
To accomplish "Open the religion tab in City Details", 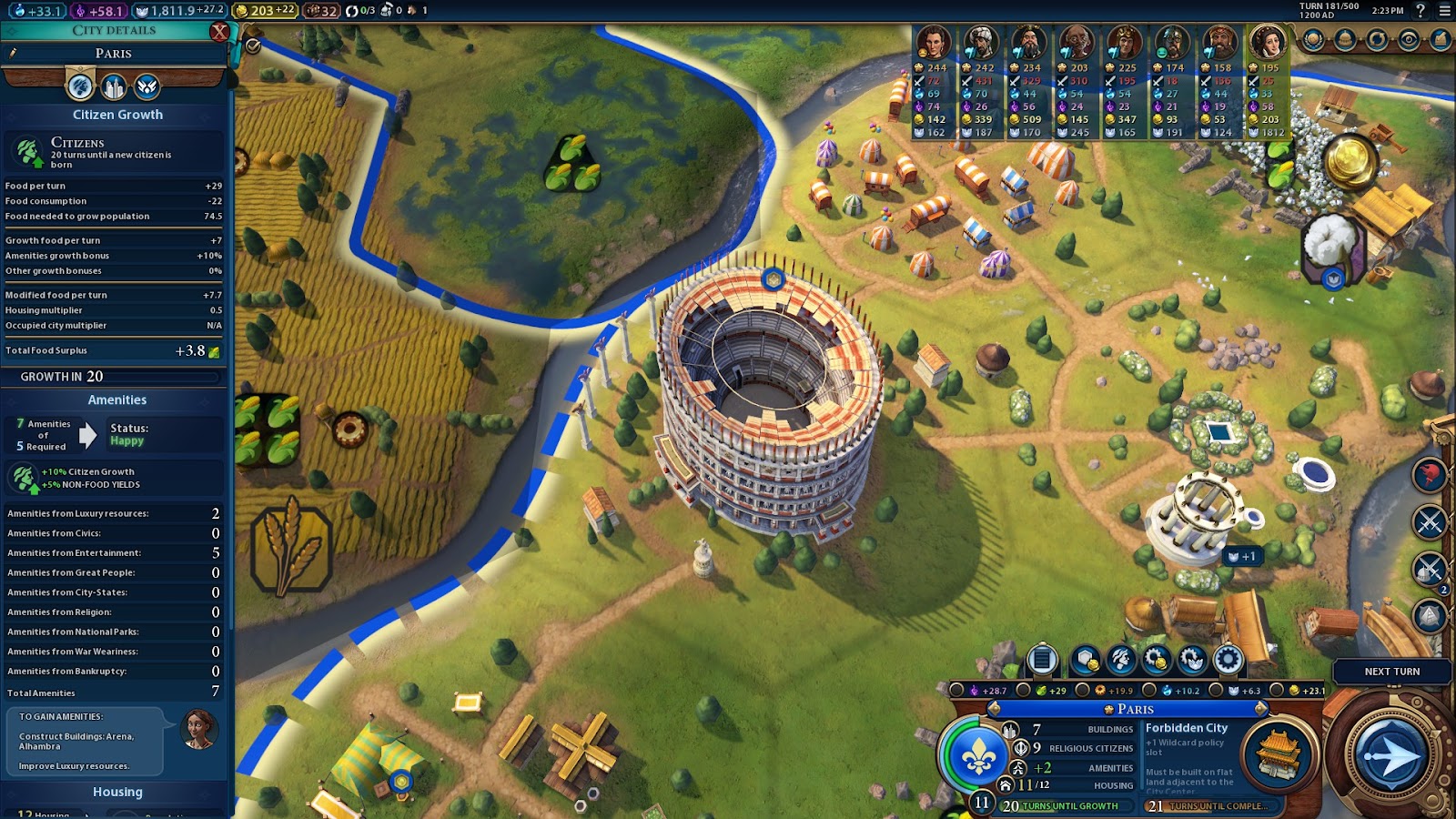I will pyautogui.click(x=147, y=87).
